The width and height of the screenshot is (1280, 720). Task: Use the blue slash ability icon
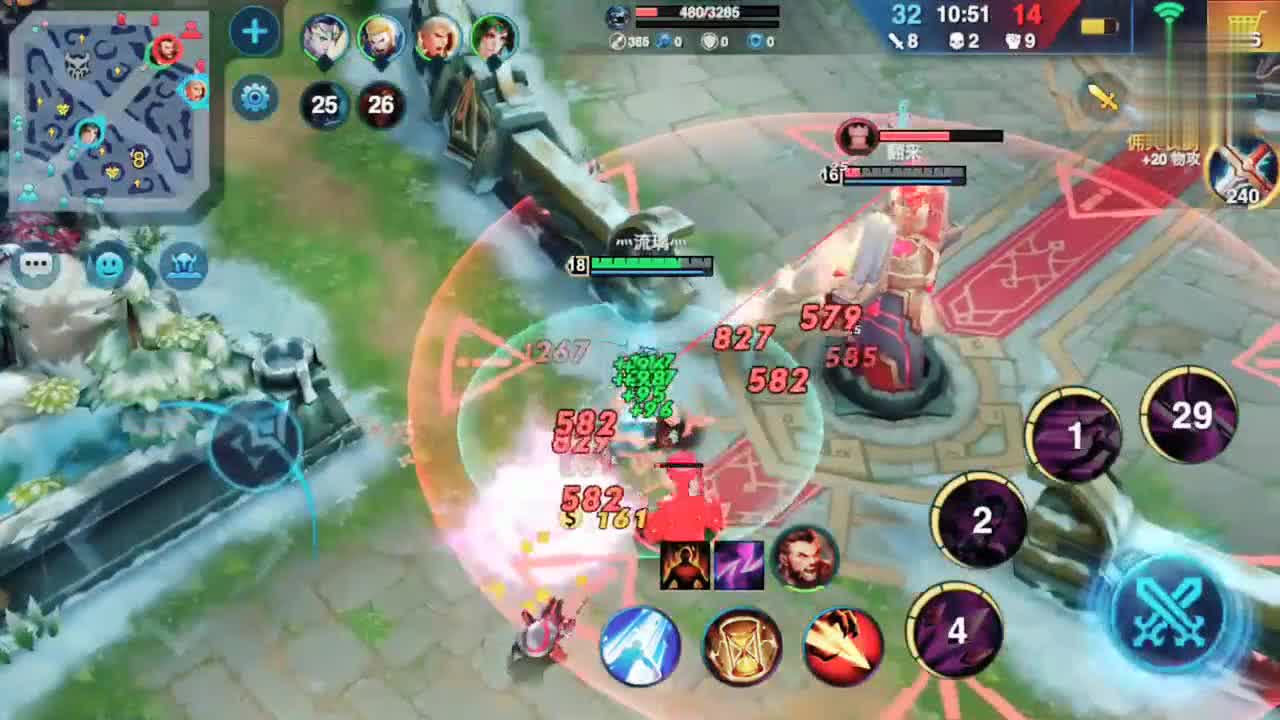pyautogui.click(x=640, y=647)
